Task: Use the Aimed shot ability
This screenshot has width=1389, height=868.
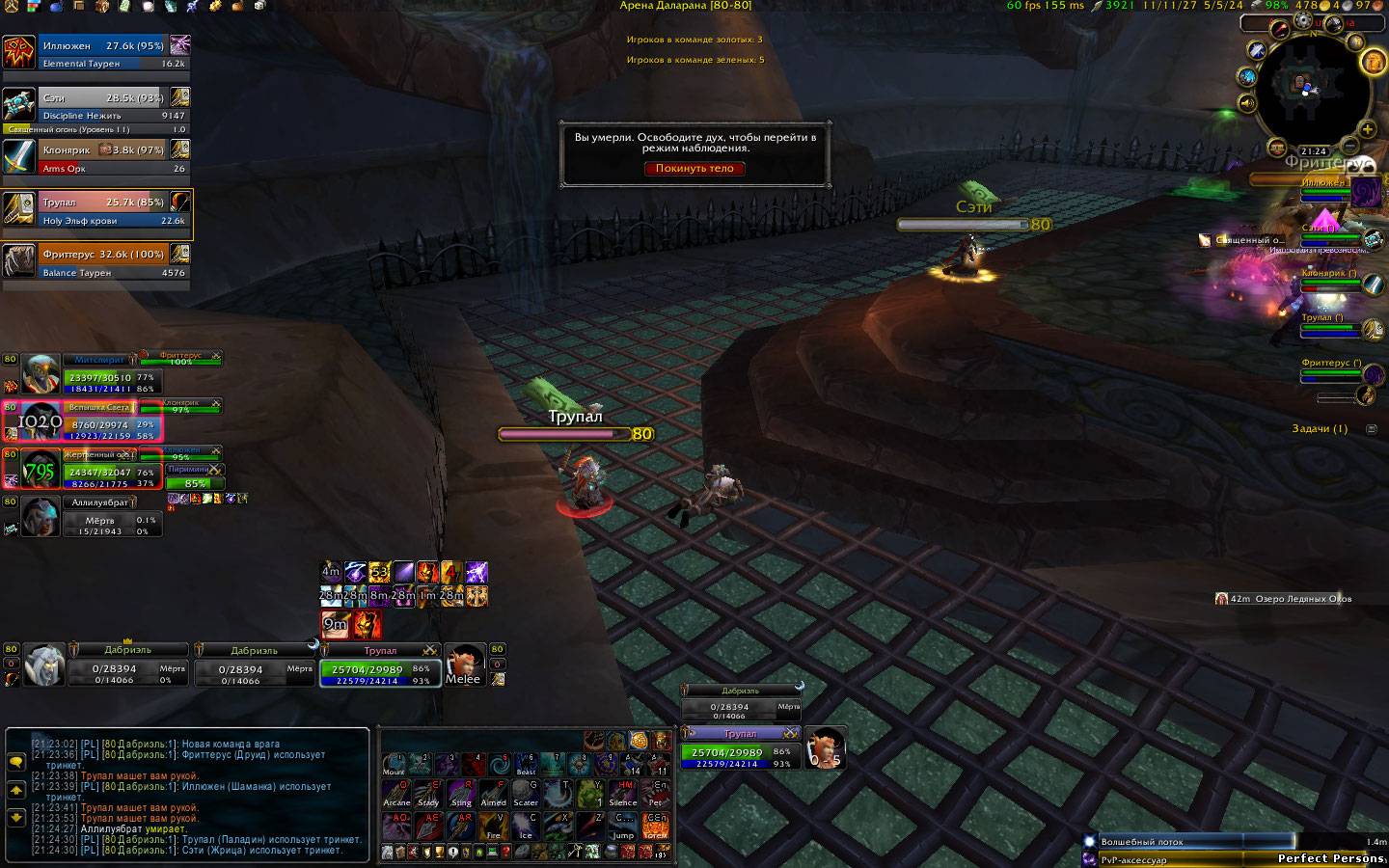Action: click(x=493, y=793)
